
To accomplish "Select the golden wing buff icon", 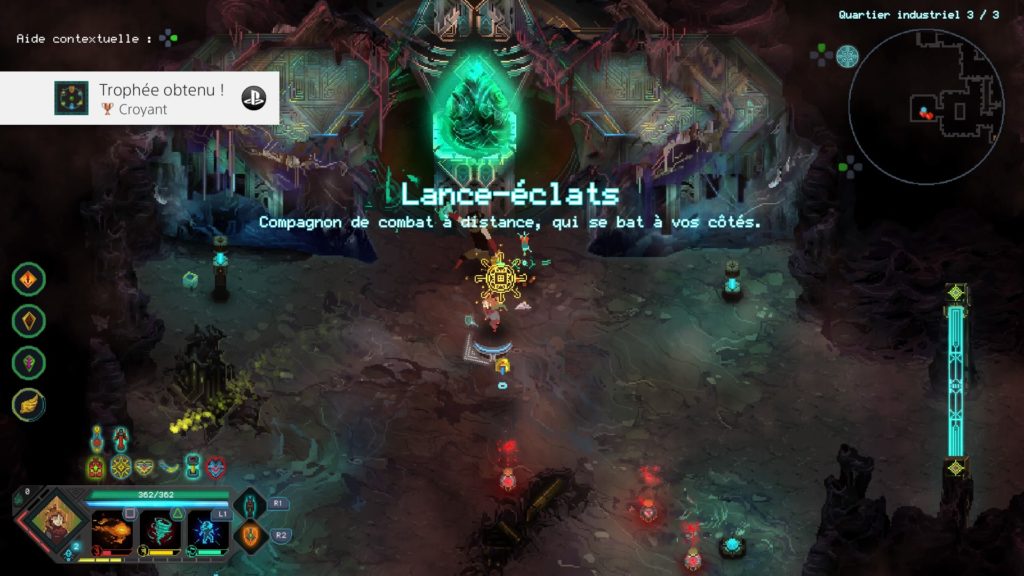I will pos(28,404).
